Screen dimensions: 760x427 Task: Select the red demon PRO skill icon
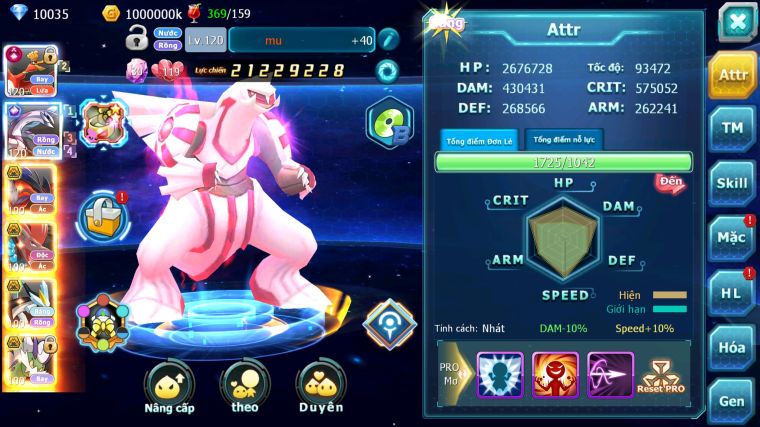point(555,375)
